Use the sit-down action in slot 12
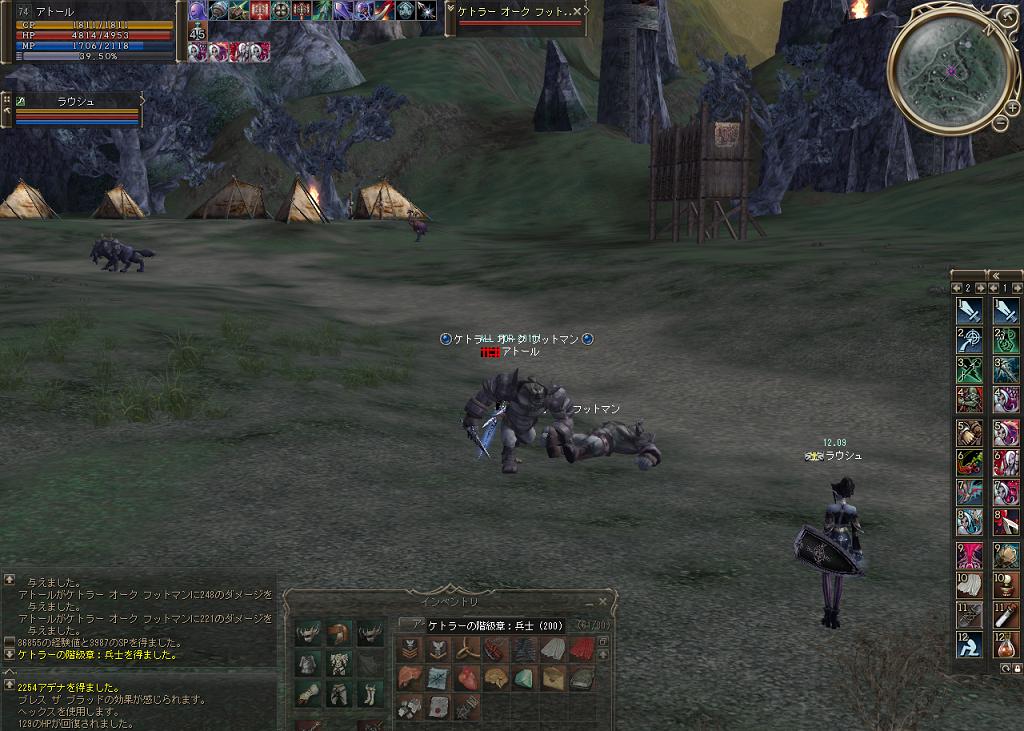 969,646
